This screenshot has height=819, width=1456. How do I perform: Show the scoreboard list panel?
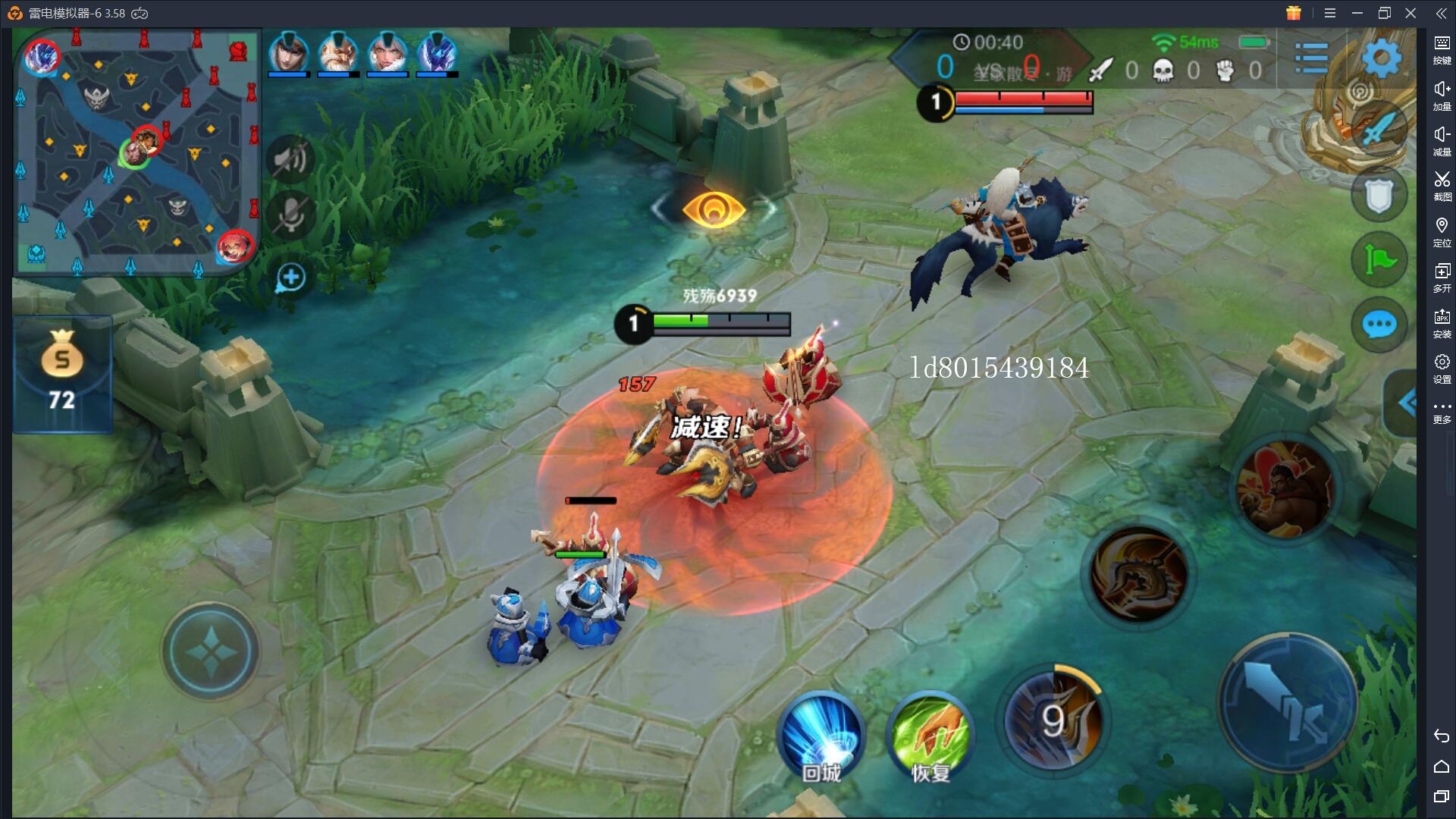point(1311,58)
